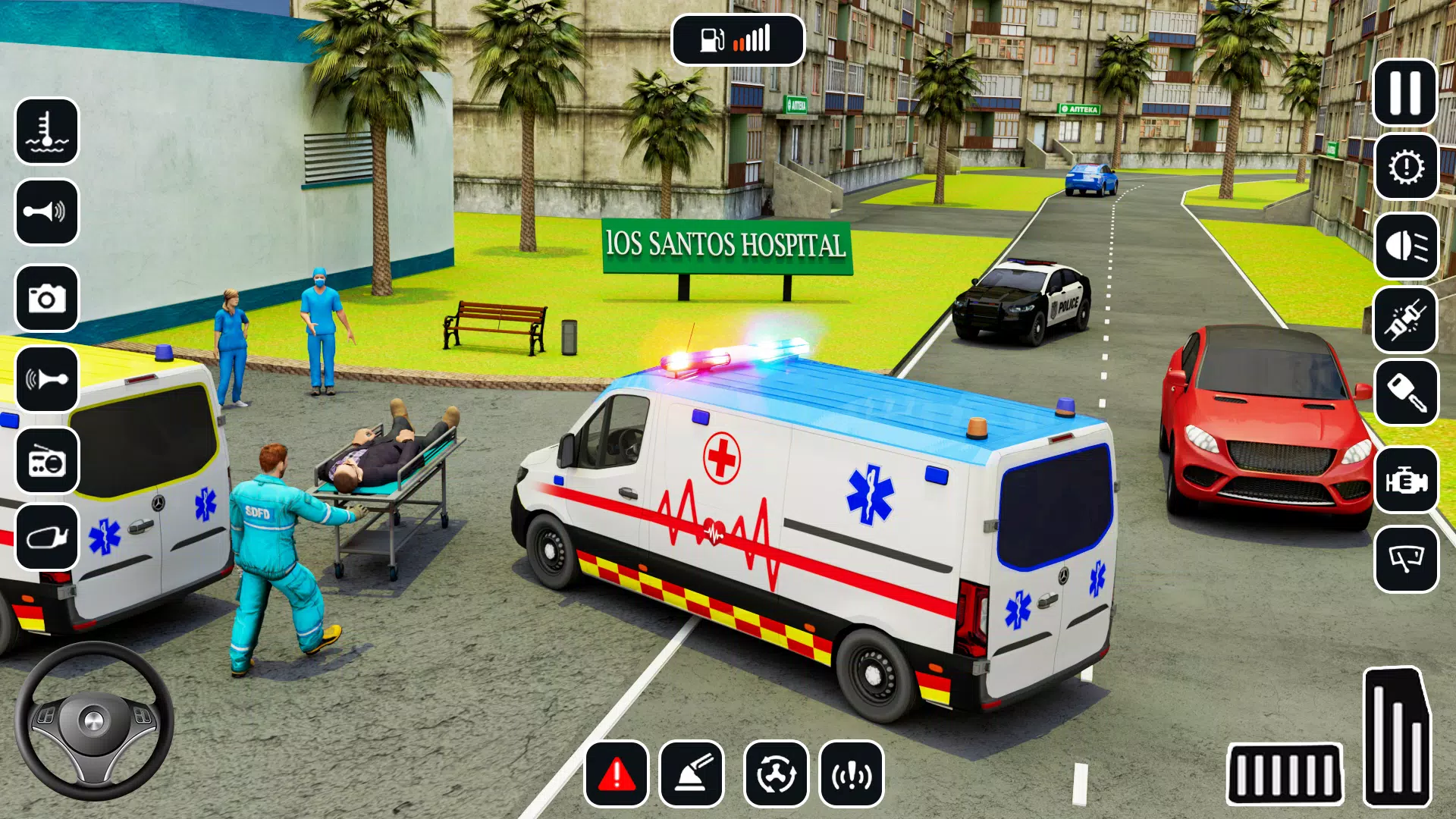Image resolution: width=1456 pixels, height=819 pixels.
Task: Select the engine icon button
Action: pyautogui.click(x=1406, y=481)
